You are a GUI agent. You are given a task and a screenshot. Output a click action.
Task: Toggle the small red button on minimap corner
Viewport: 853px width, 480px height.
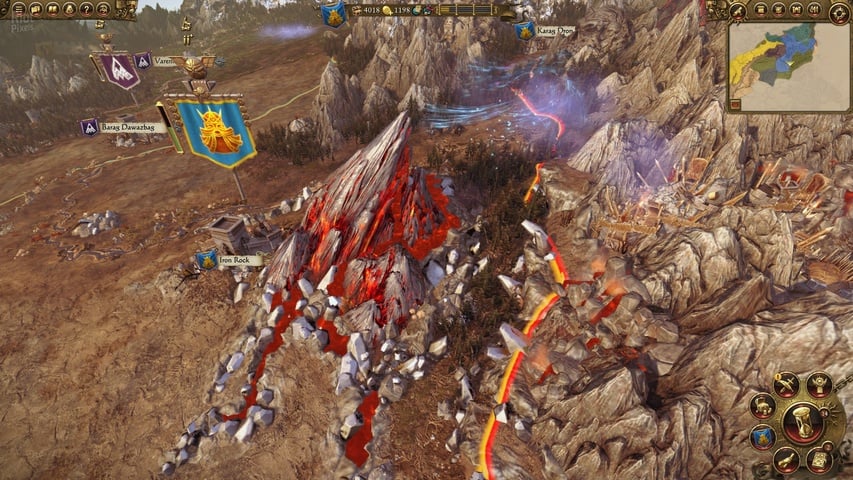(734, 103)
